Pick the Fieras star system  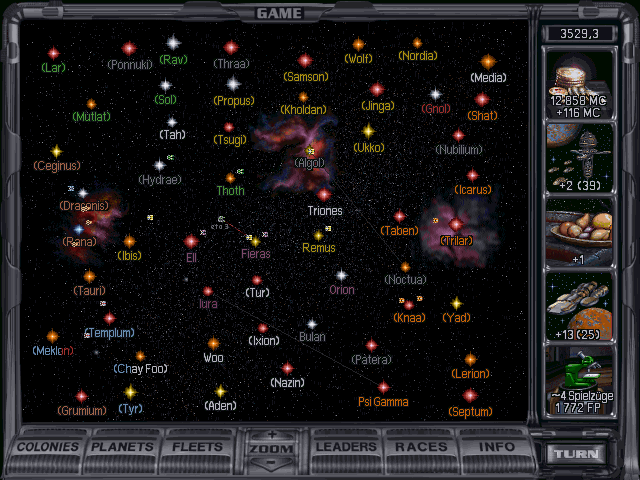click(256, 241)
